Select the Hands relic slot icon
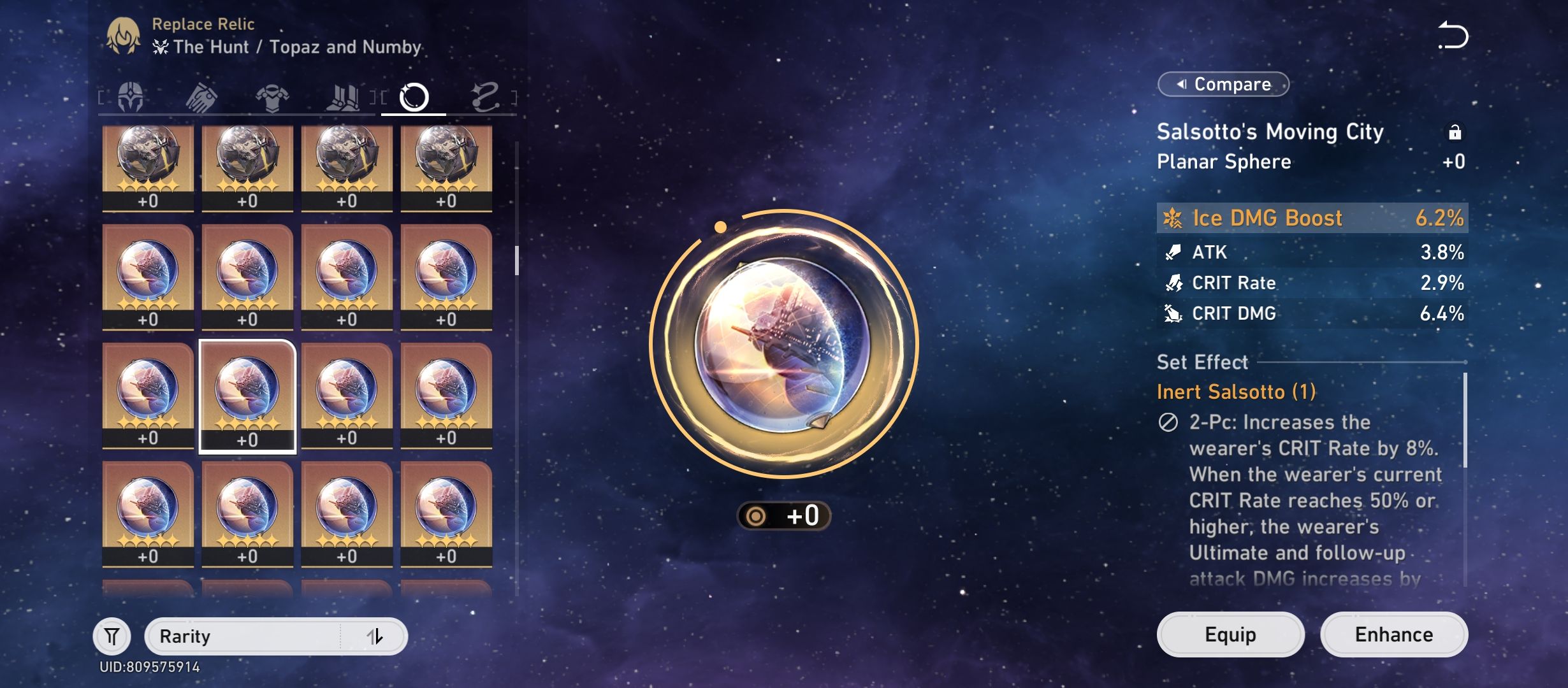1568x688 pixels. point(201,97)
